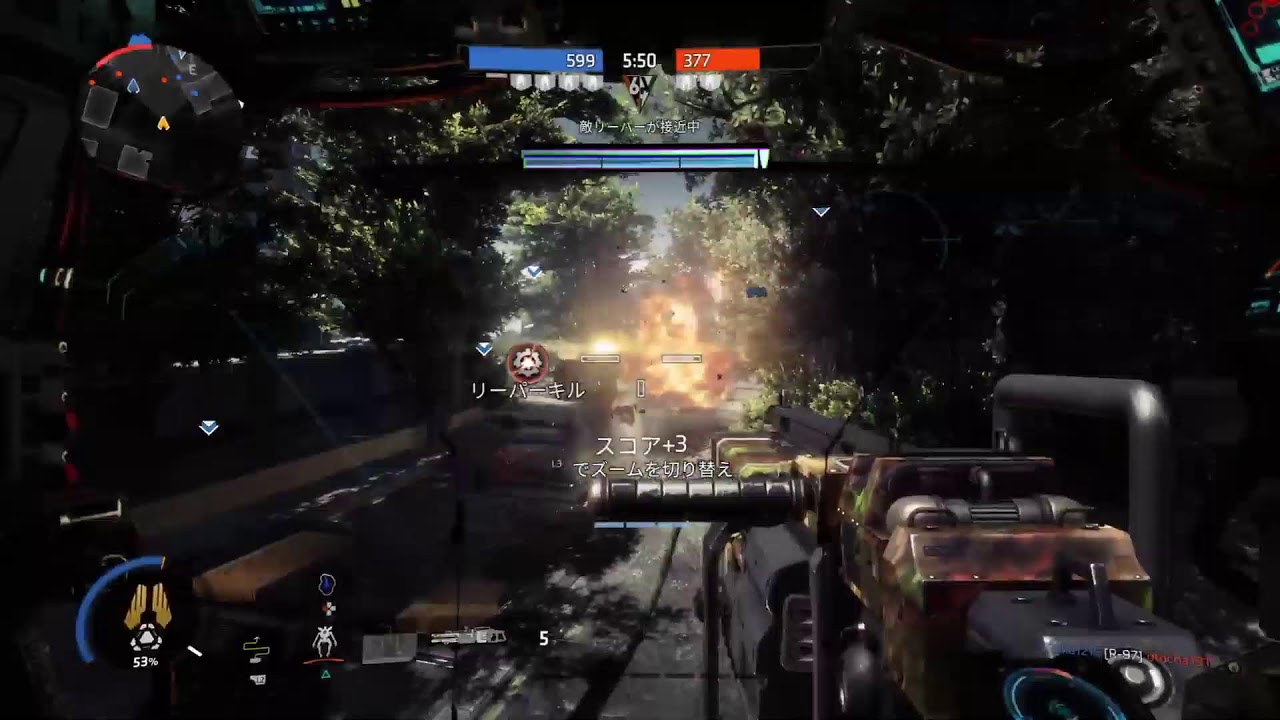
Task: Select the green winding path icon
Action: pyautogui.click(x=256, y=648)
